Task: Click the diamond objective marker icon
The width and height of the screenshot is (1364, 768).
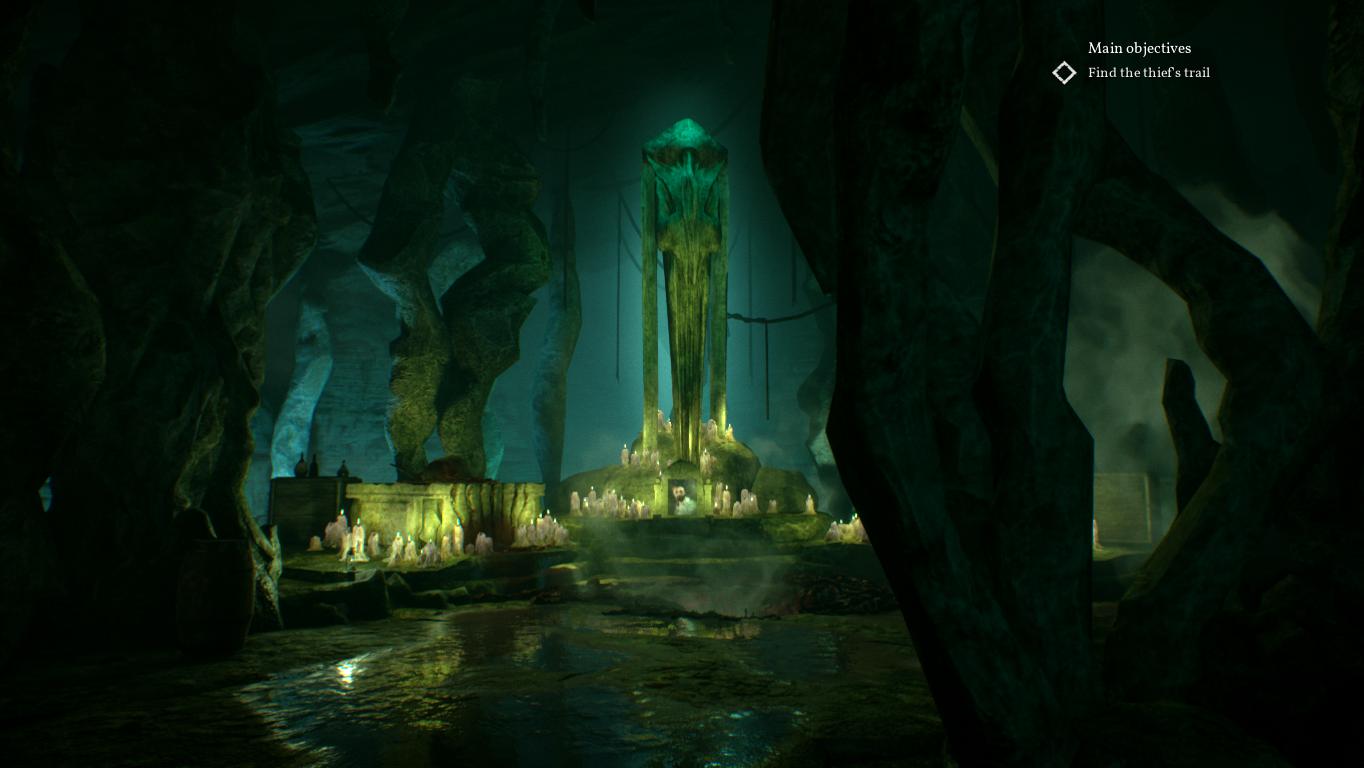Action: pyautogui.click(x=1064, y=72)
